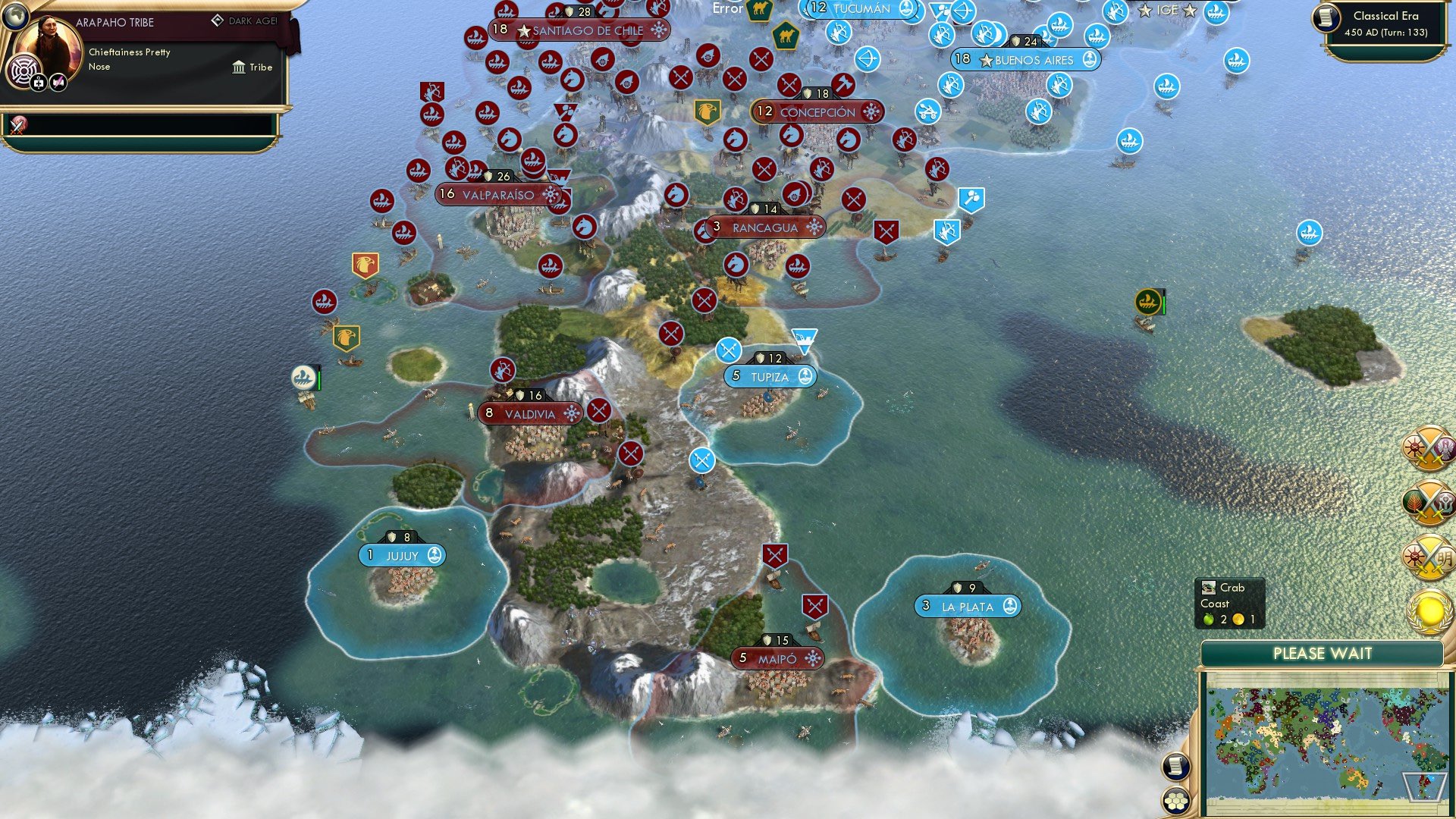Click the orange eagle flag west of Valdivia
The height and width of the screenshot is (819, 1456).
pyautogui.click(x=367, y=265)
